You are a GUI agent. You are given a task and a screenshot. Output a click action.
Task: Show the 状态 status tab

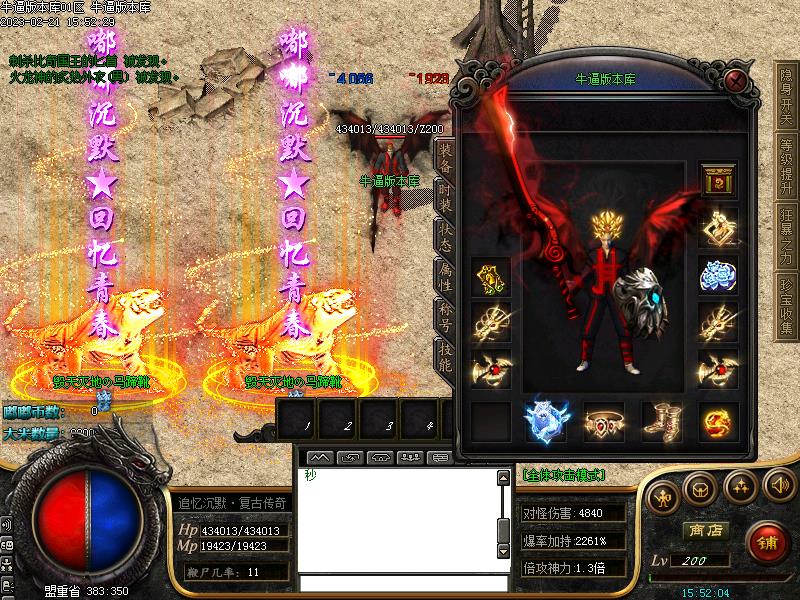click(x=445, y=234)
